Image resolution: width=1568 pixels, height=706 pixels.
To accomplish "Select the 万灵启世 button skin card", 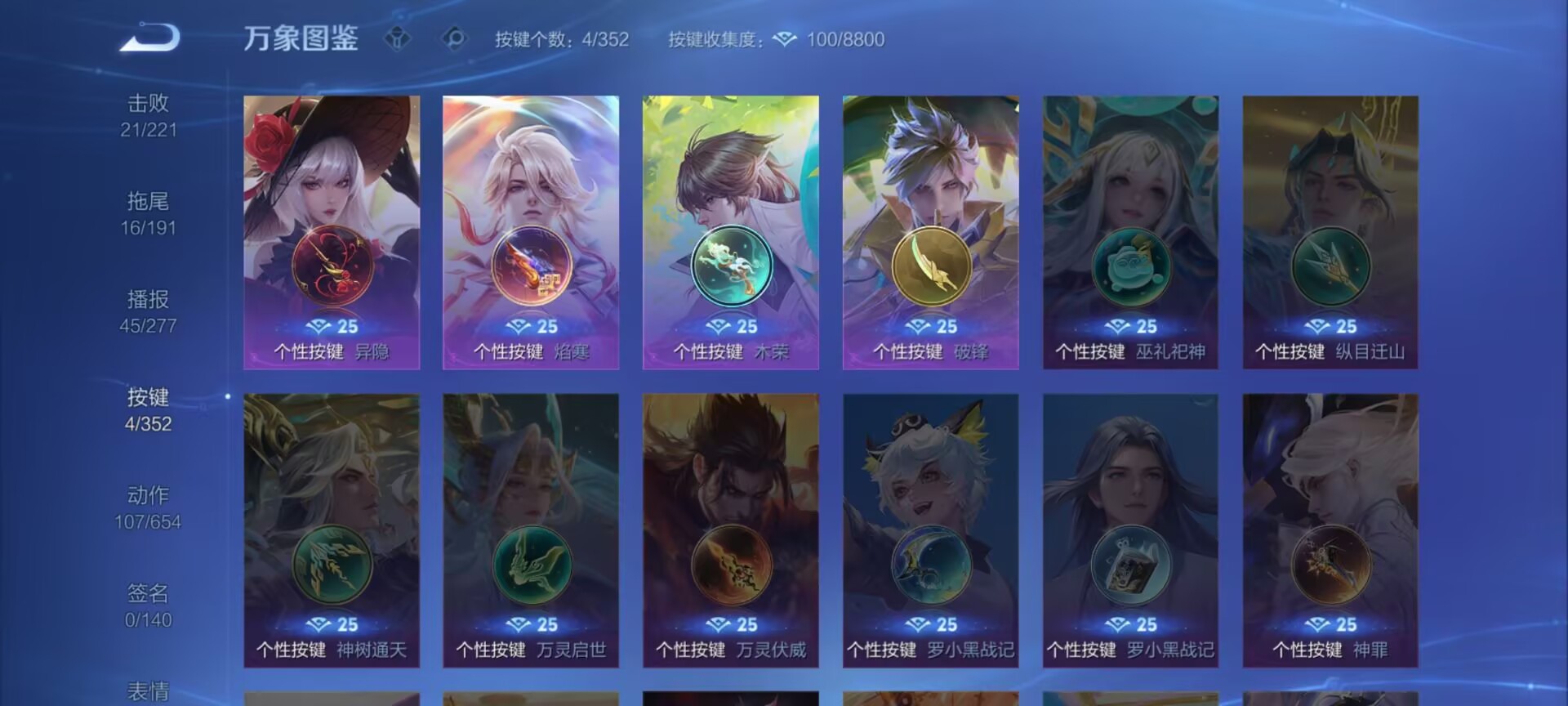I will 531,530.
